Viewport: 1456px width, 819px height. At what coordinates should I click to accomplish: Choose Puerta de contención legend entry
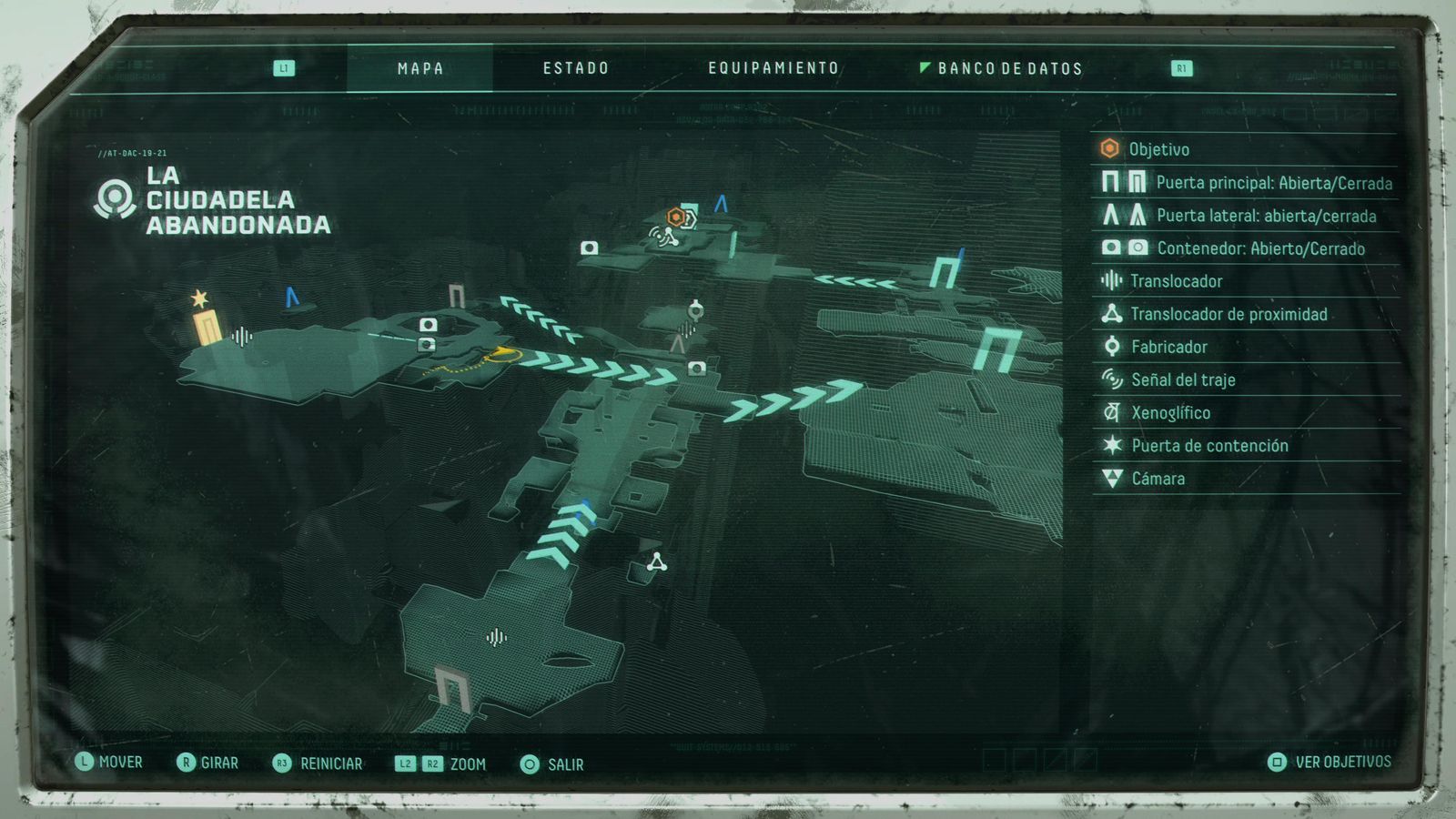[x=1209, y=445]
